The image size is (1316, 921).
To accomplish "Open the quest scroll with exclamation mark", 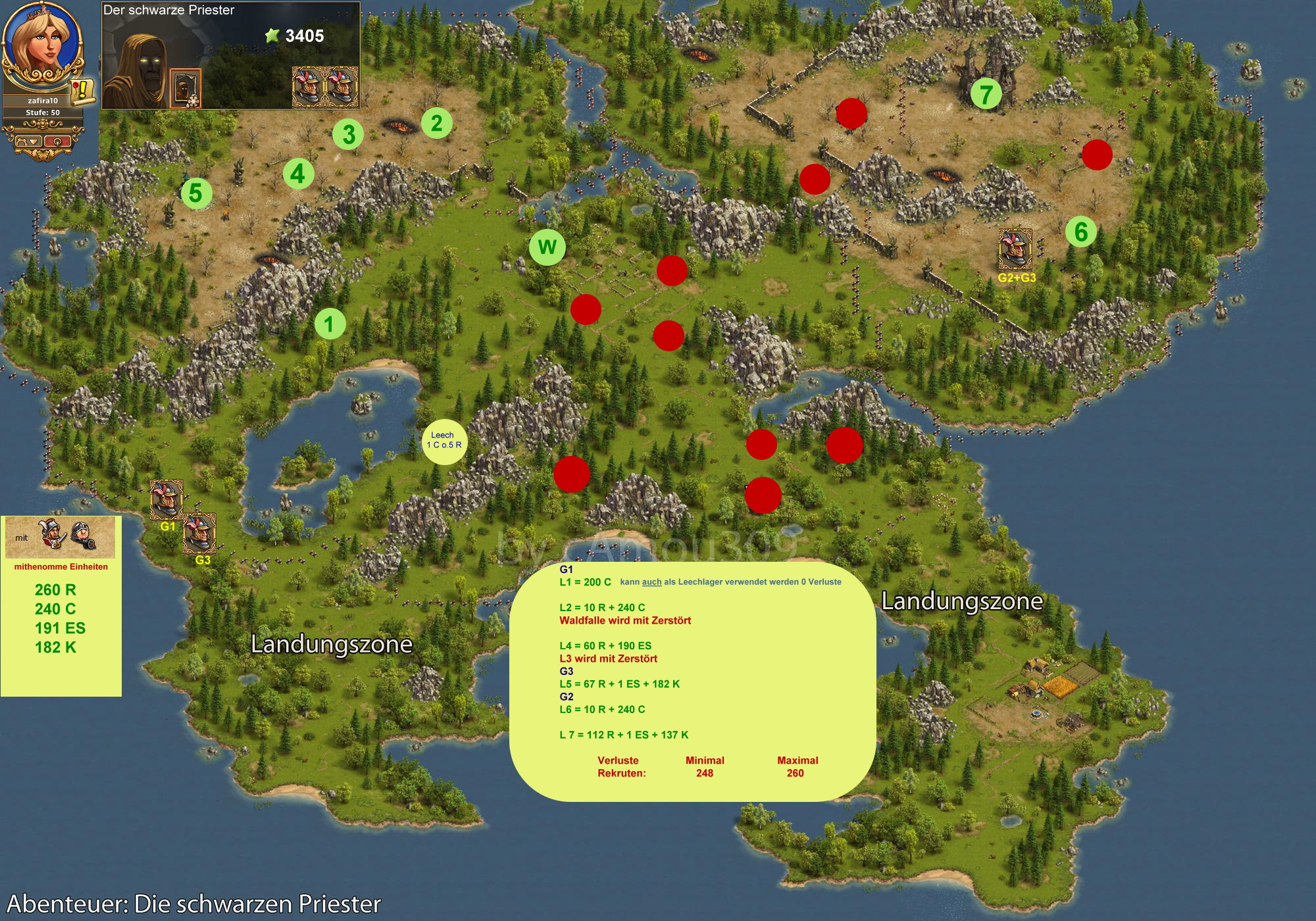I will tap(84, 90).
